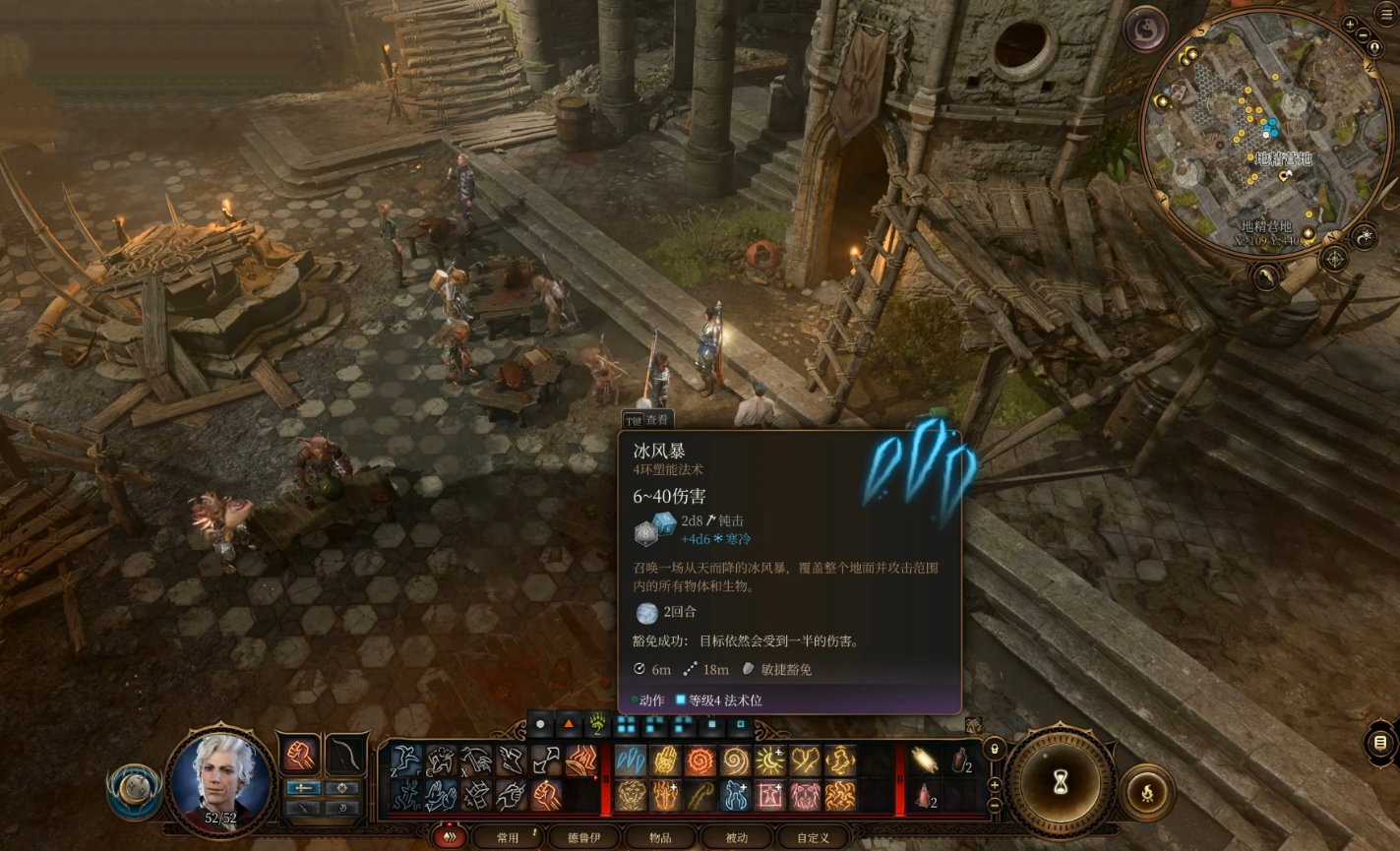Zoom out the minimap with minus button

[1364, 36]
